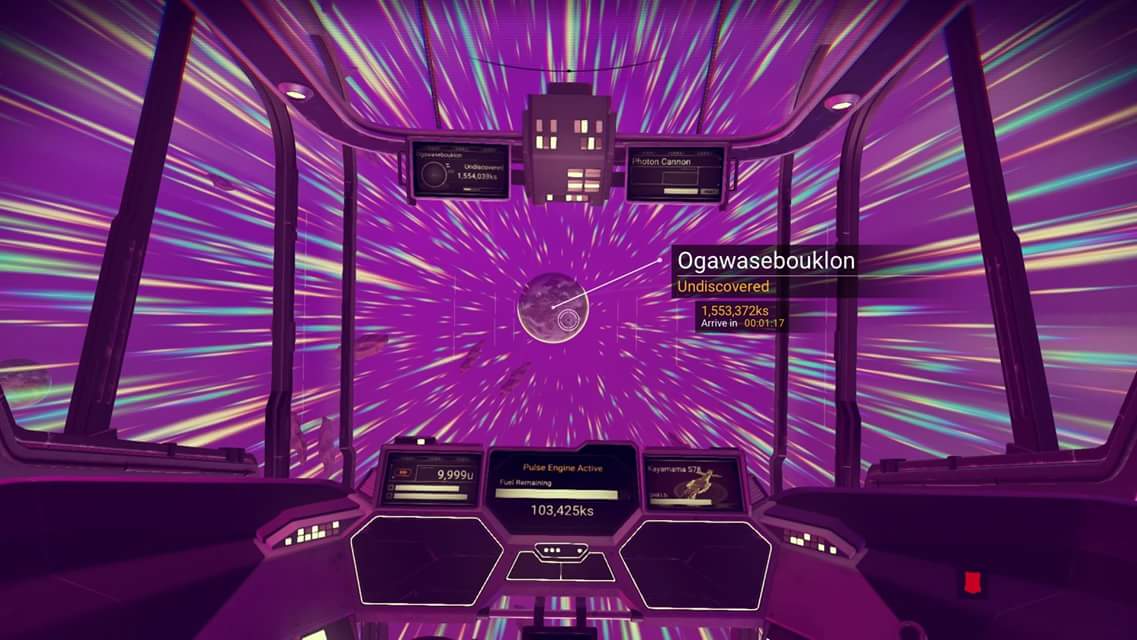Click the Ogawasebouklon planet name label
1137x640 pixels.
tap(766, 261)
